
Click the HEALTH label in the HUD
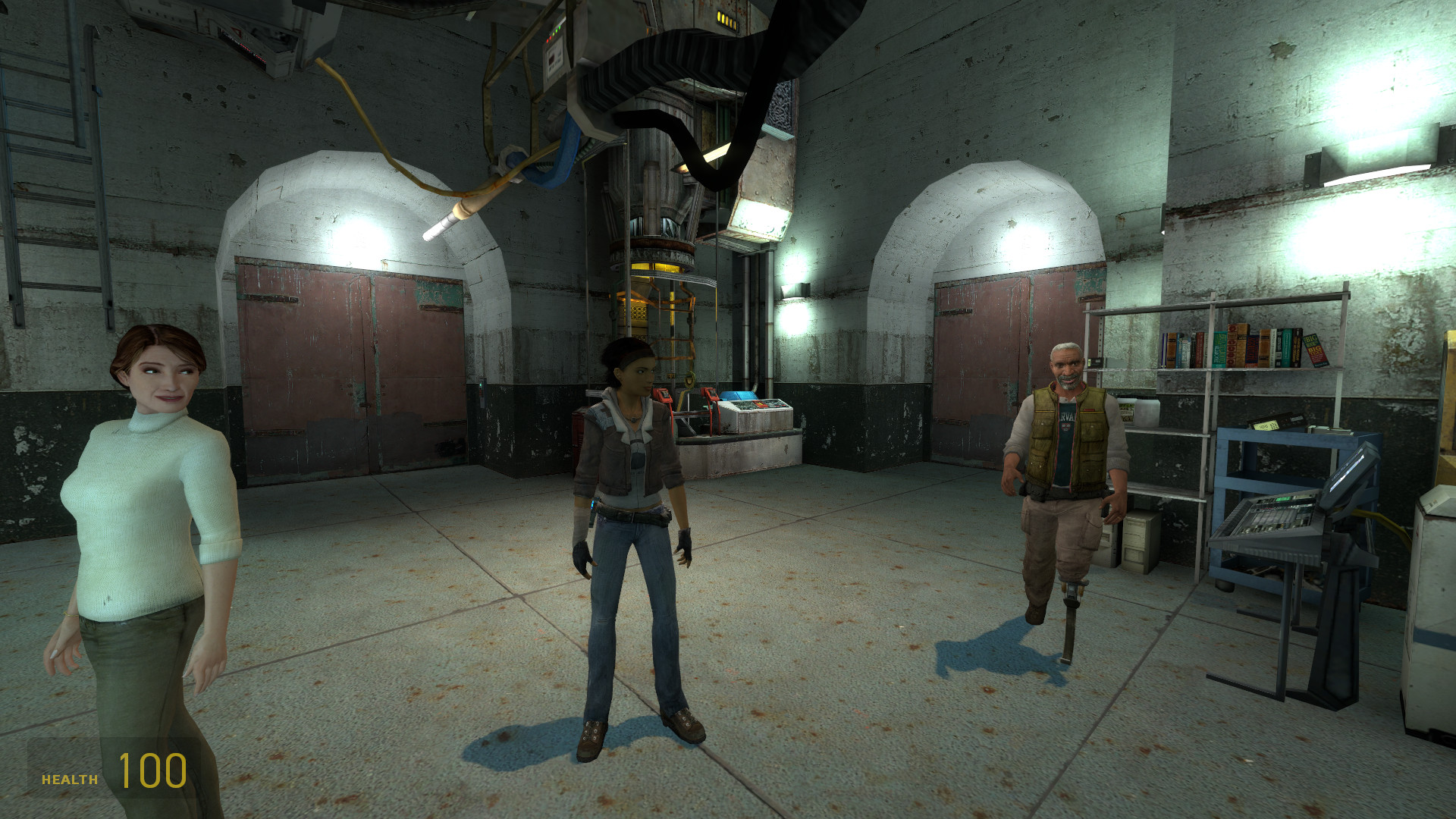click(68, 778)
